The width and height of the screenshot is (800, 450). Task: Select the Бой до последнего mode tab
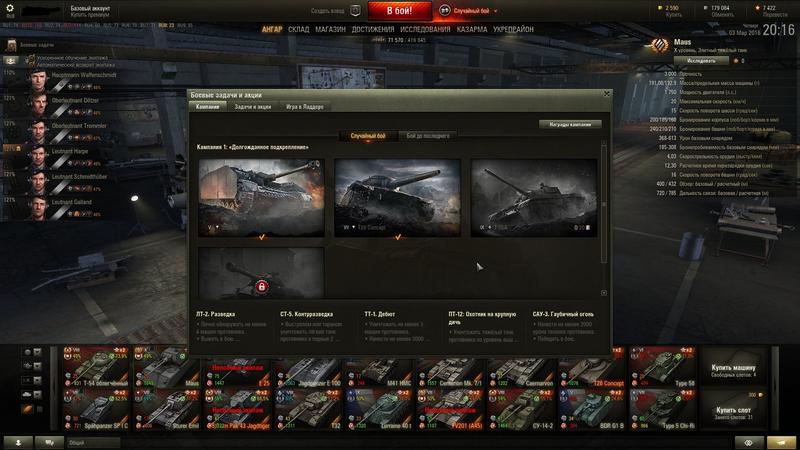pyautogui.click(x=427, y=135)
